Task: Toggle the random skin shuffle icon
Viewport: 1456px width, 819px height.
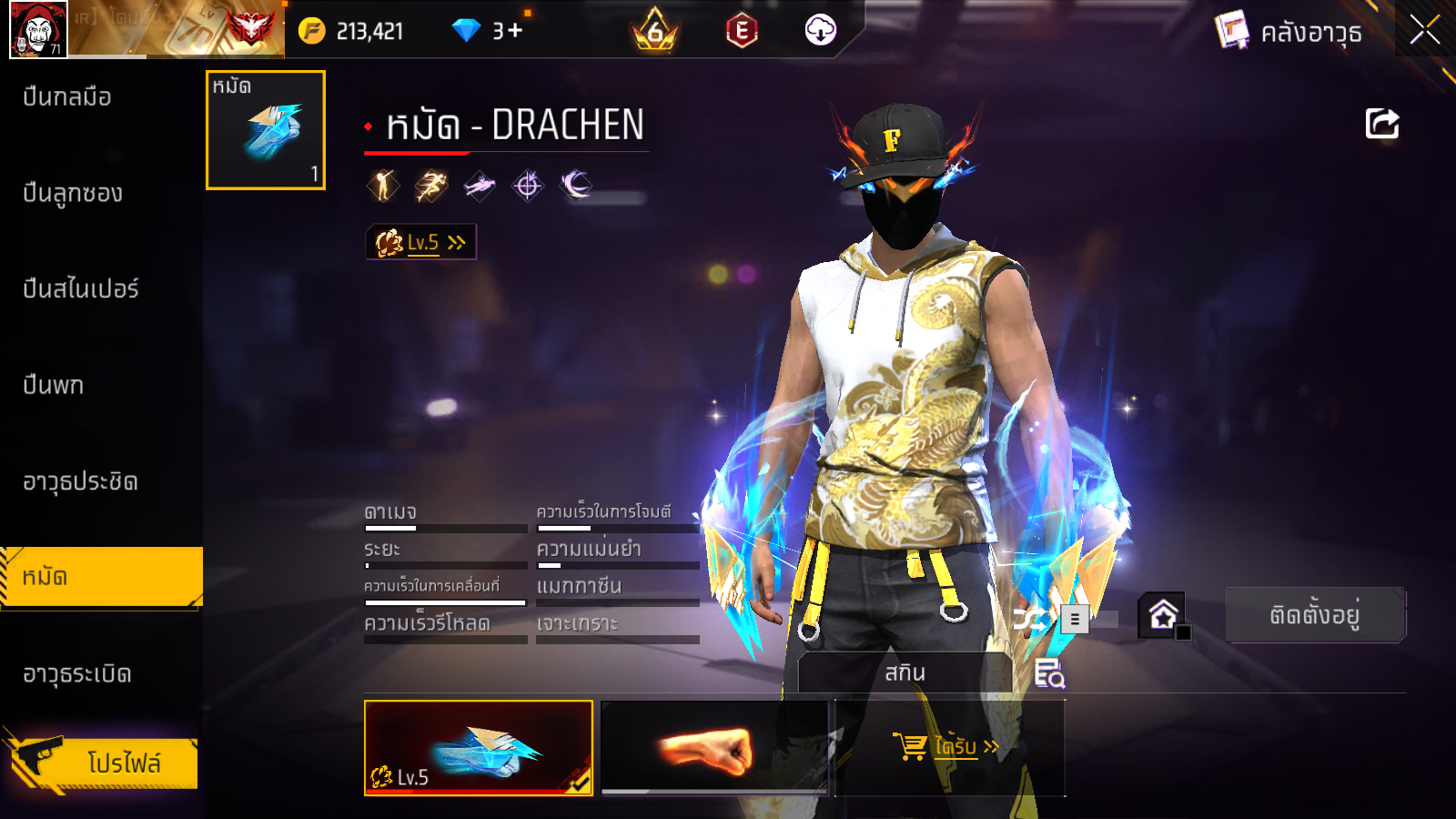Action: click(x=1030, y=620)
